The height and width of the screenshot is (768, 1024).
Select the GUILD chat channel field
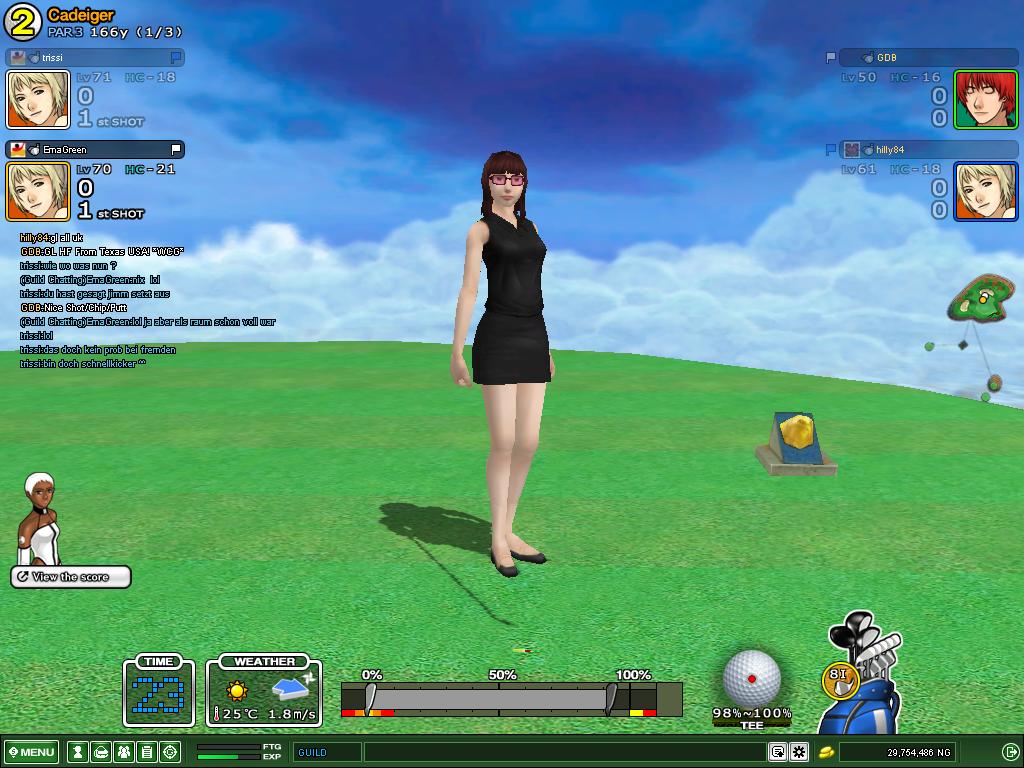327,752
